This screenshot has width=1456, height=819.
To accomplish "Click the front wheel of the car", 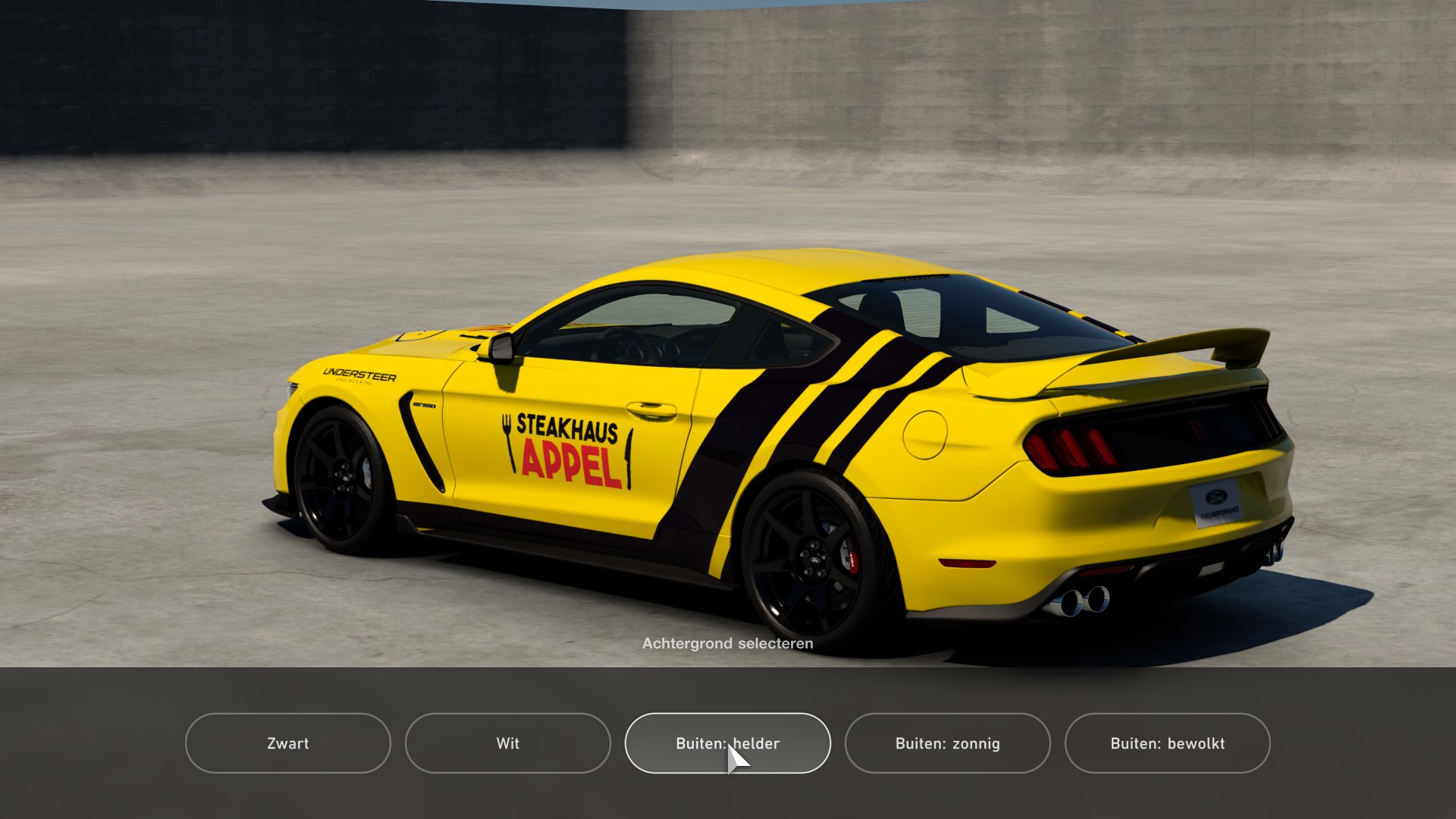I will [345, 478].
